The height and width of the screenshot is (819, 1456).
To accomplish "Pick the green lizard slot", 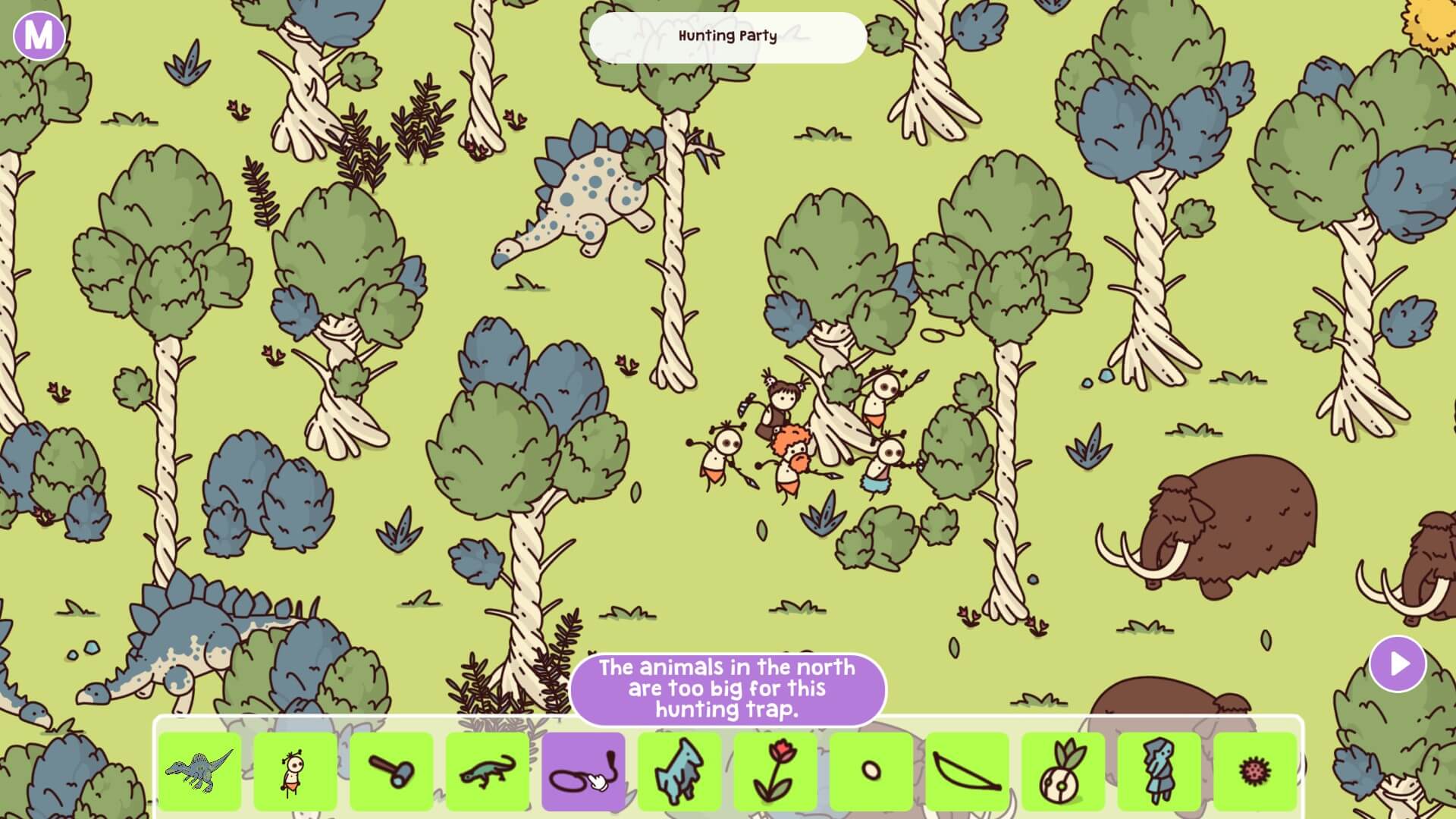I will [487, 771].
